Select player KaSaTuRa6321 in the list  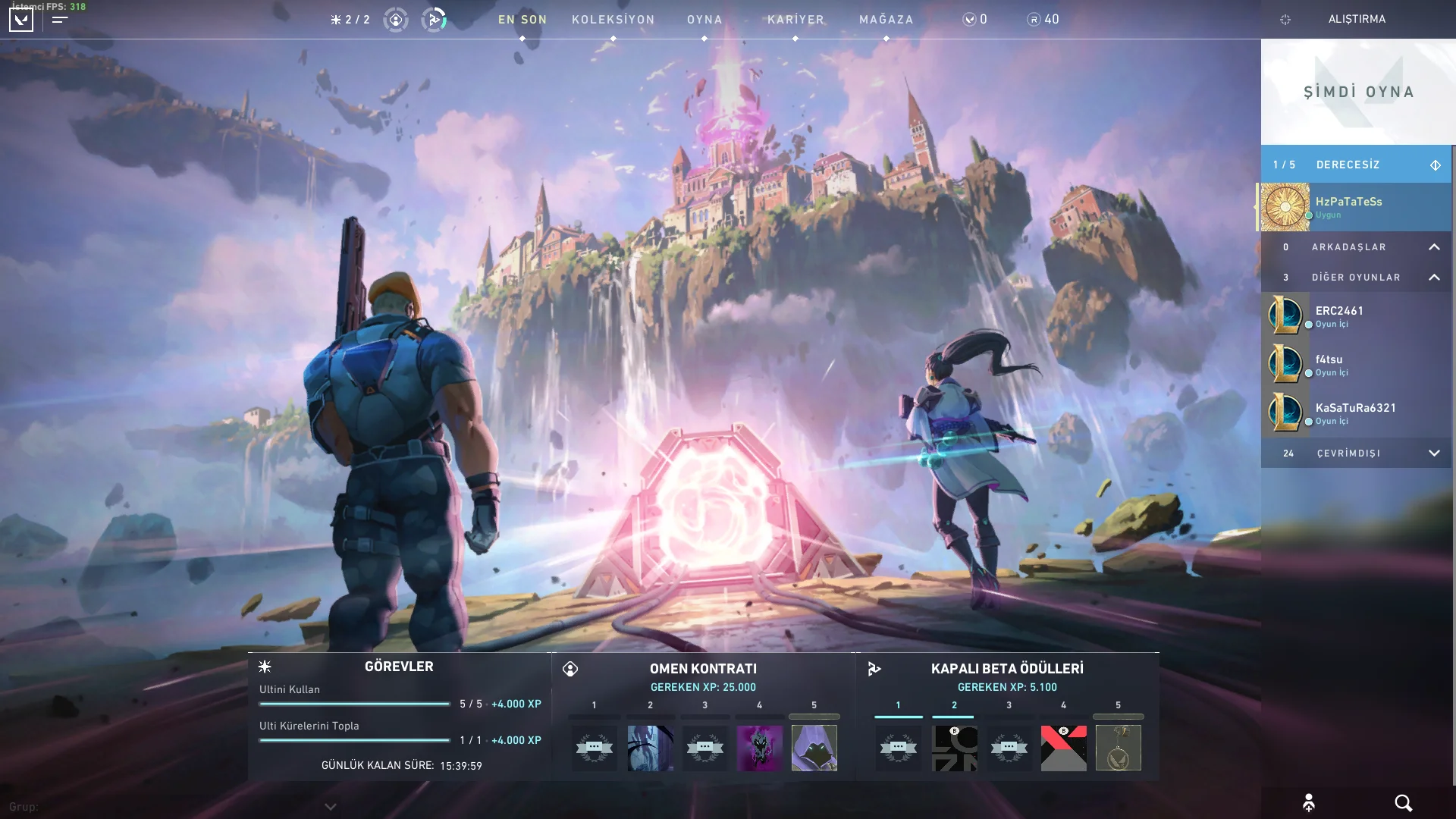tap(1356, 413)
